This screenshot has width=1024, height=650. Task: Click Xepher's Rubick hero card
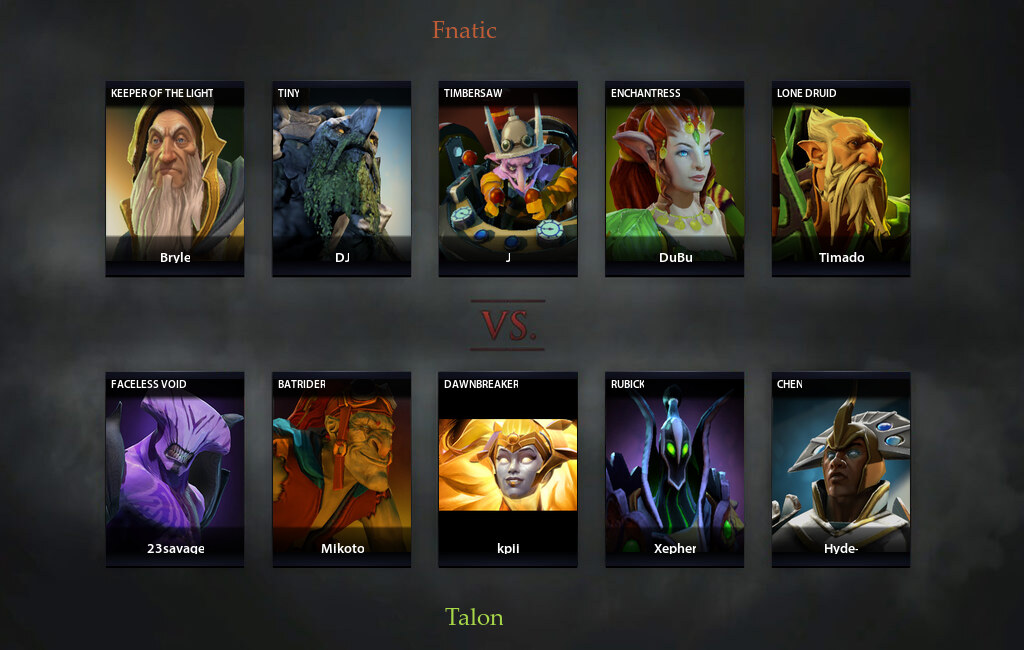click(x=674, y=469)
